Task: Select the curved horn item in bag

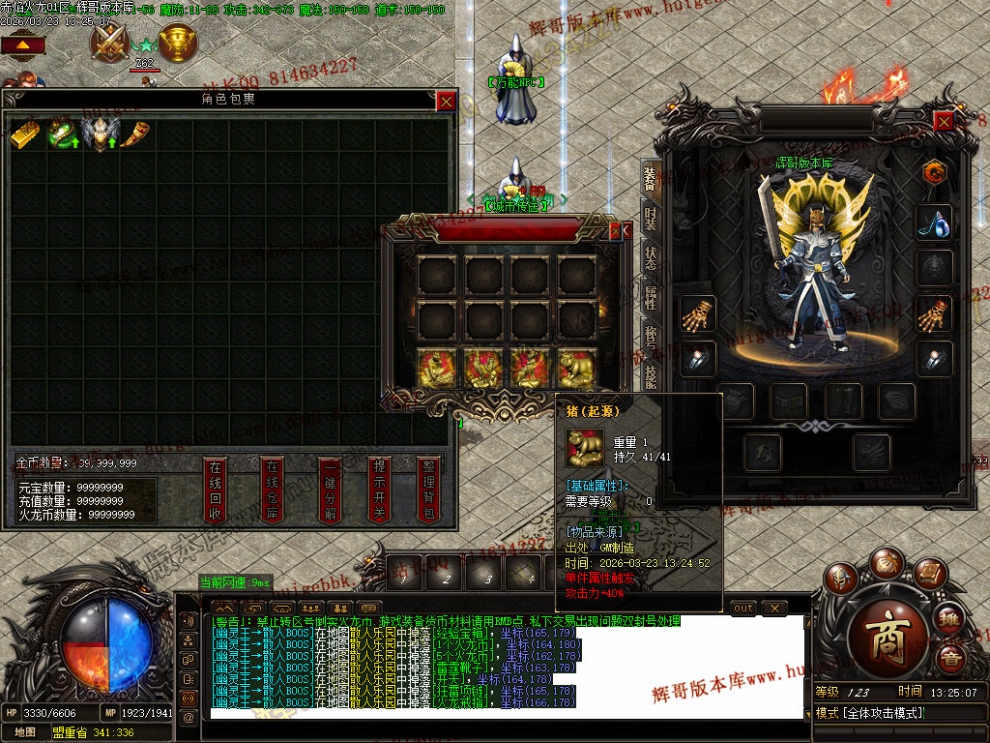Action: (x=136, y=135)
